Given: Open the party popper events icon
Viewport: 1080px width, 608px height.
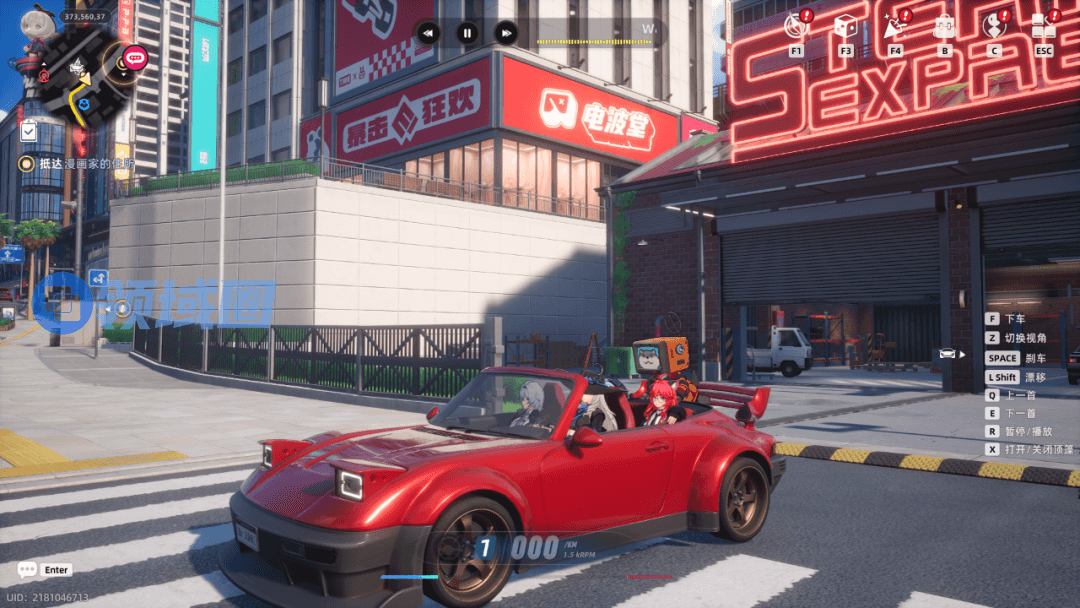Looking at the screenshot, I should point(894,26).
